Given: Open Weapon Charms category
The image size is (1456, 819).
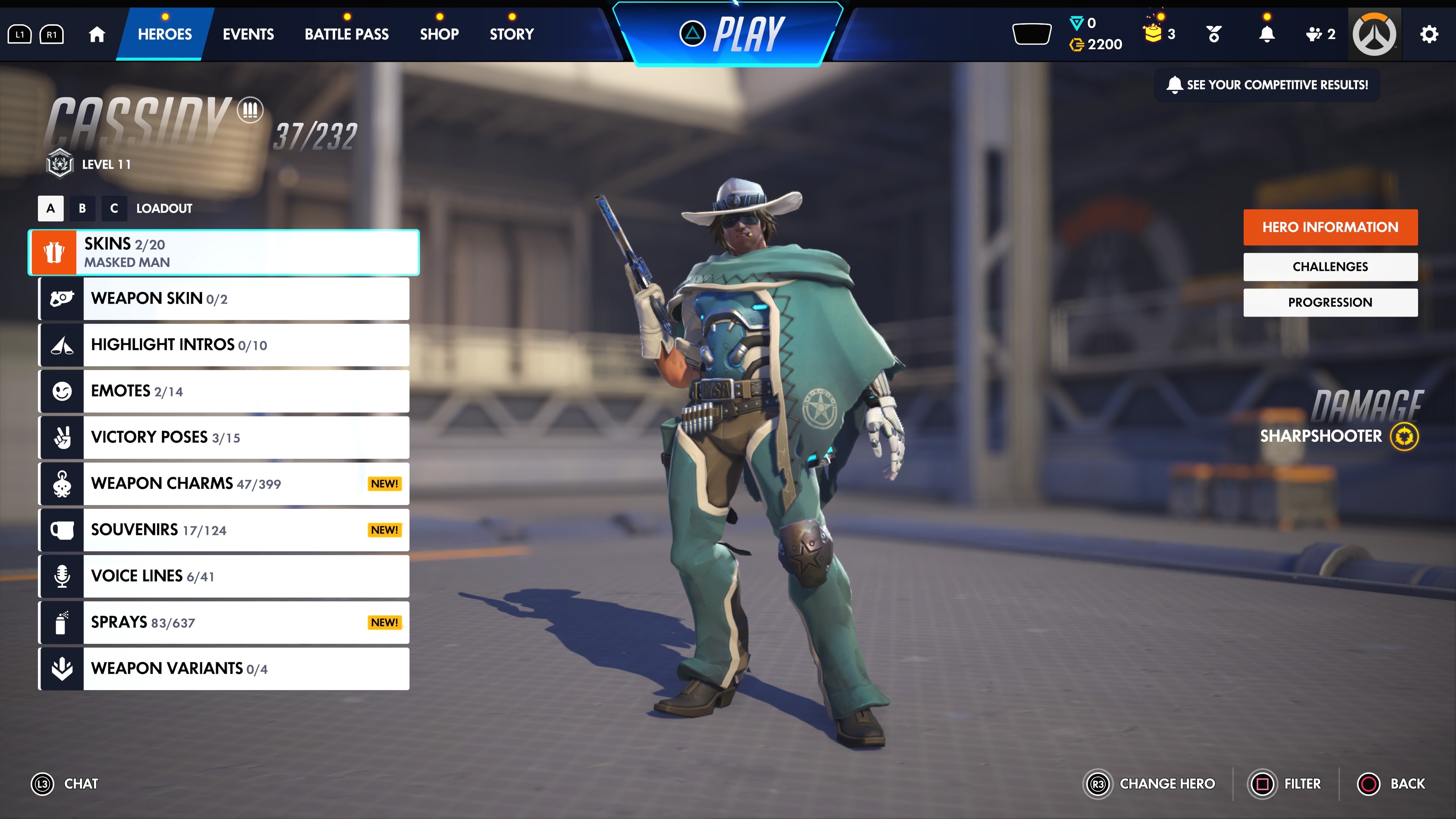Looking at the screenshot, I should (x=224, y=484).
